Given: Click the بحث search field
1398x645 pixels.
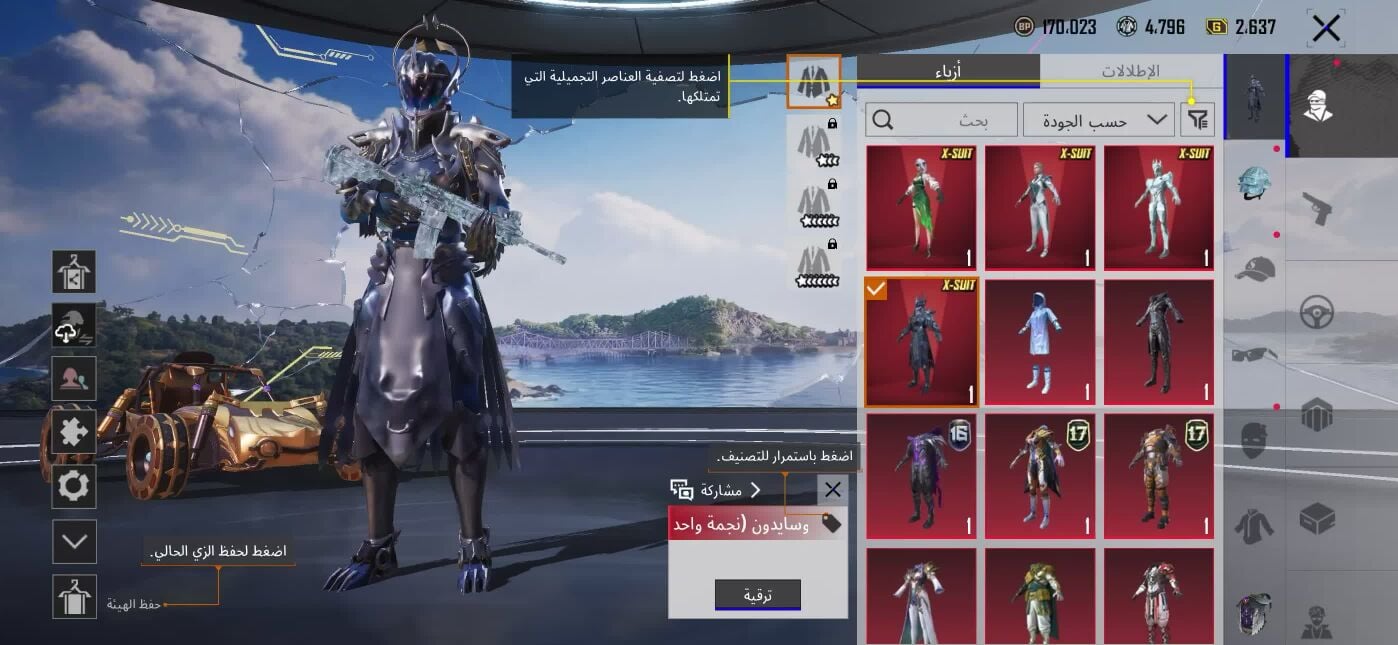Looking at the screenshot, I should 942,120.
